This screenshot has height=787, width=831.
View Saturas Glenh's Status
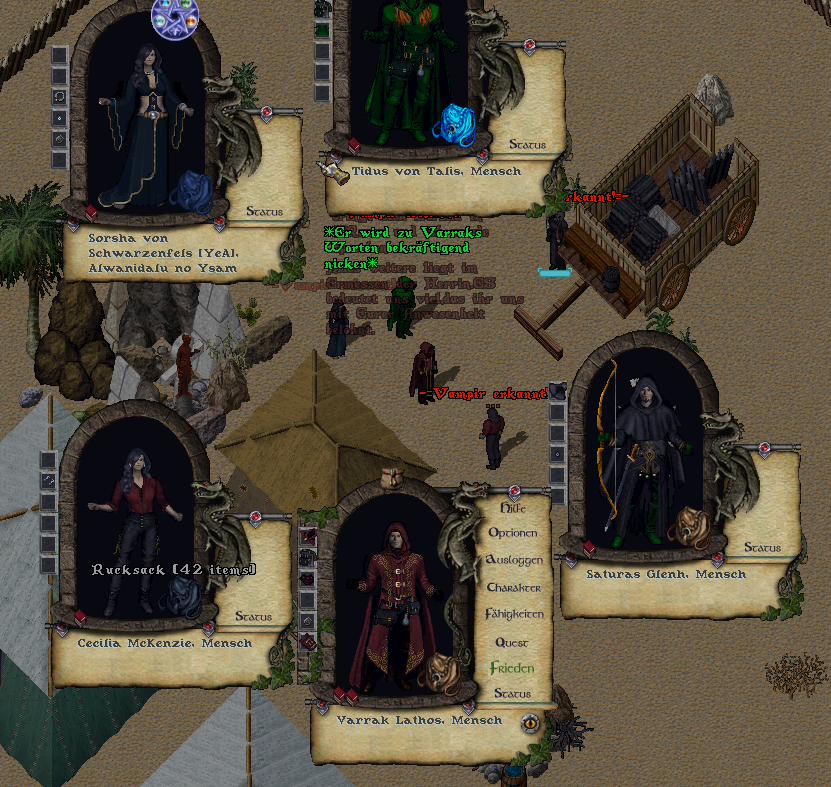762,548
